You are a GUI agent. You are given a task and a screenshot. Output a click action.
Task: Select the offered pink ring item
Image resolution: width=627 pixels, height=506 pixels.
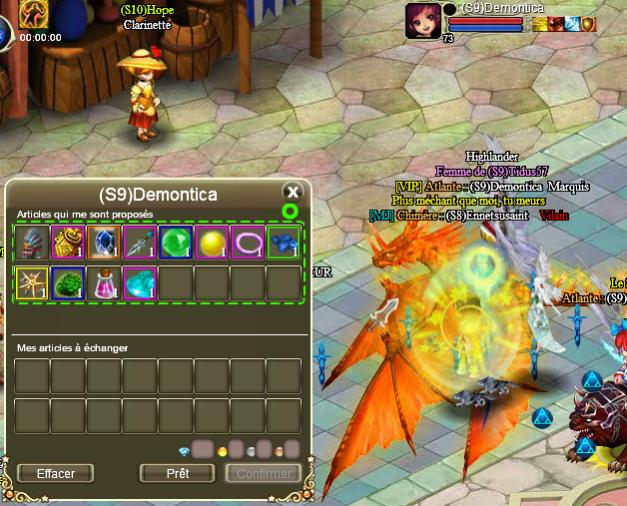(x=248, y=243)
